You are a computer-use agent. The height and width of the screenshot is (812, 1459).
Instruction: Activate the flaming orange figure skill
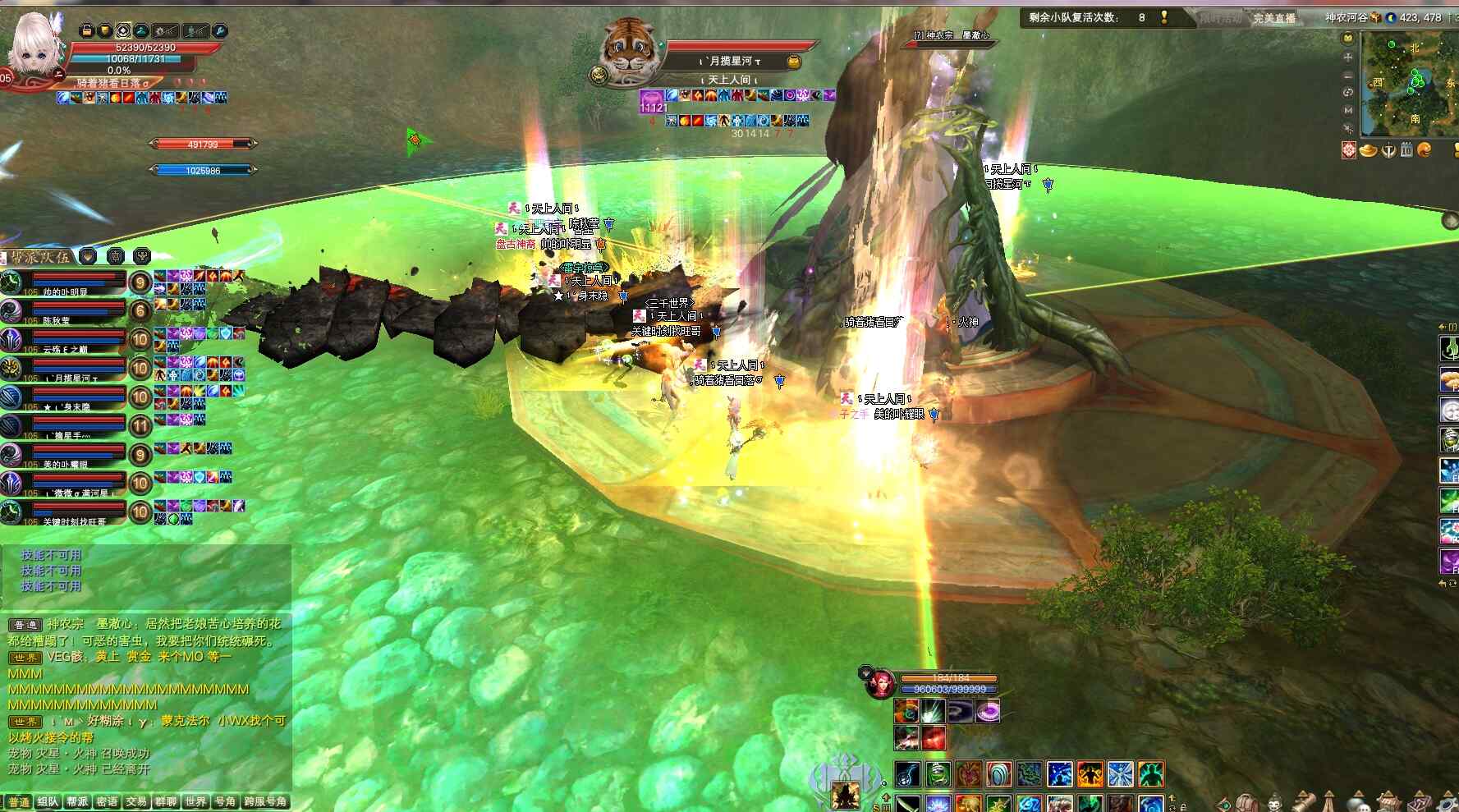(x=1090, y=773)
